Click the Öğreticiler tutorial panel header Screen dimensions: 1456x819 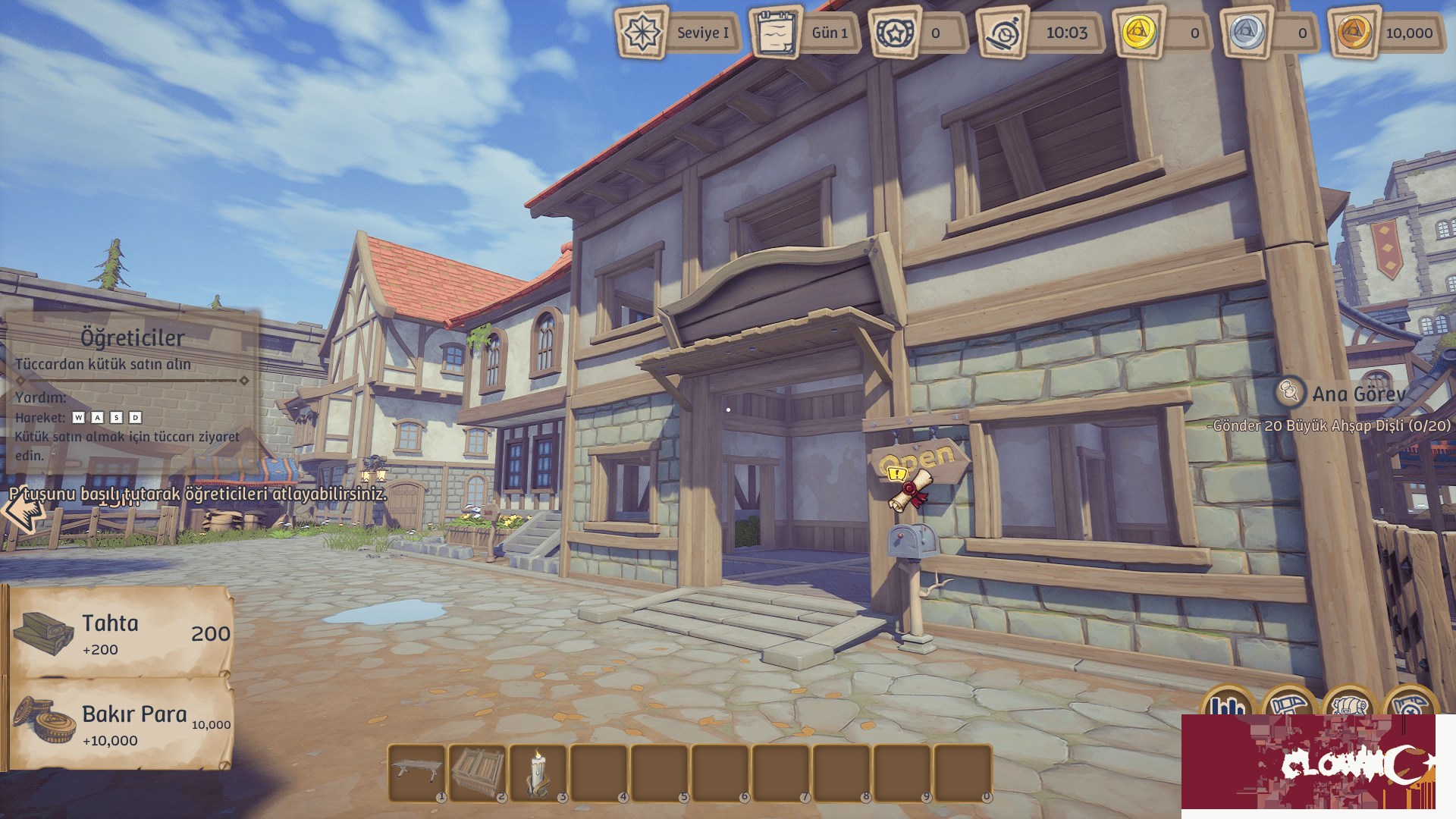pyautogui.click(x=133, y=336)
